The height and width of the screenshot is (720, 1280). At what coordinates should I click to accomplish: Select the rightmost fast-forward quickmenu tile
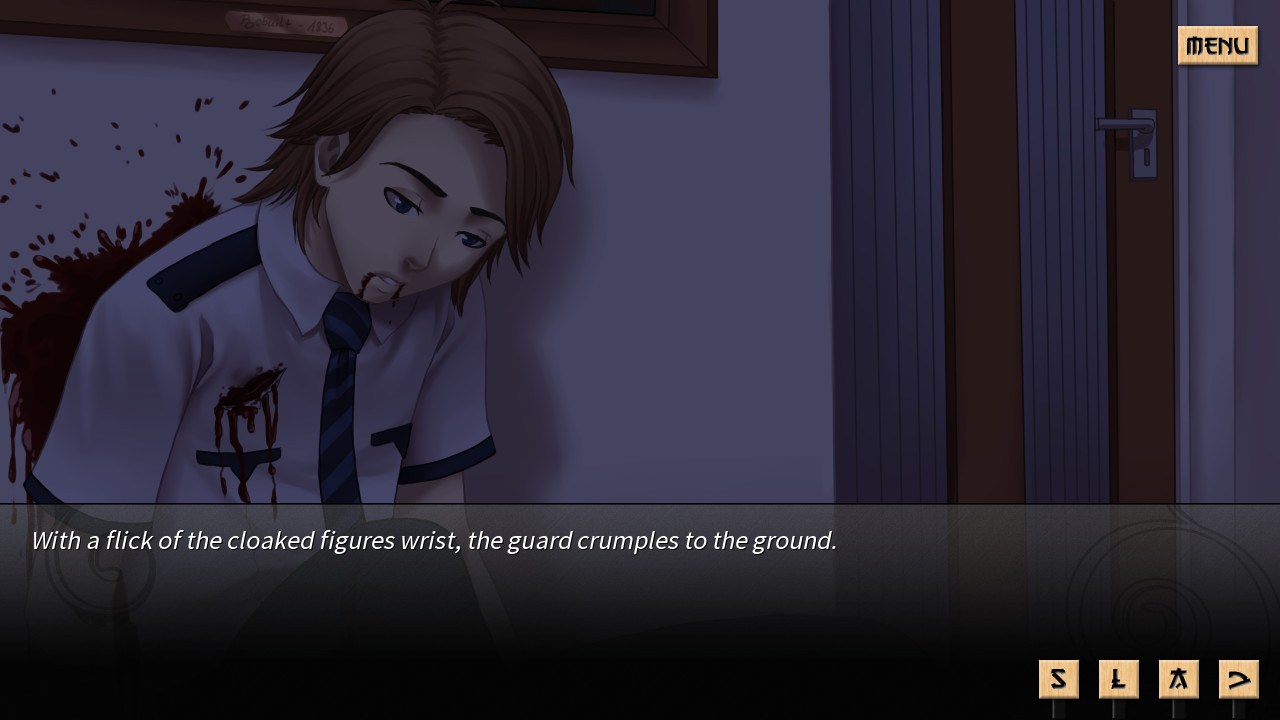click(x=1238, y=678)
